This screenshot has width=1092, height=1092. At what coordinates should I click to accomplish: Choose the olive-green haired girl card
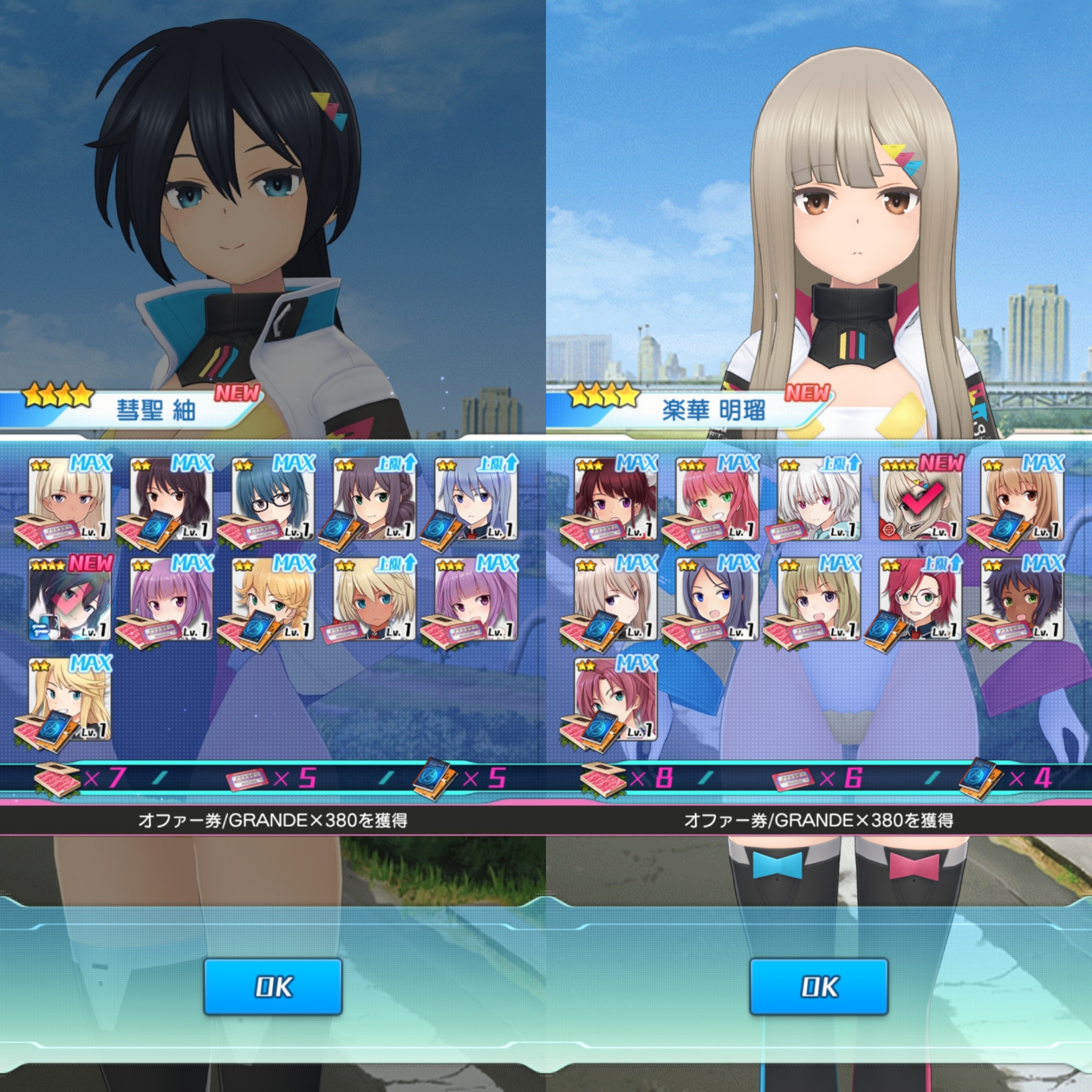818,599
